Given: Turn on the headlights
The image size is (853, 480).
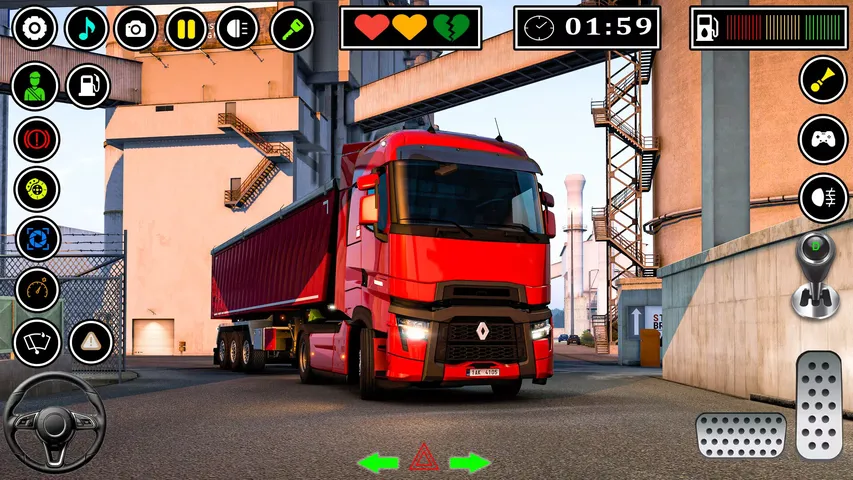Looking at the screenshot, I should click(237, 28).
